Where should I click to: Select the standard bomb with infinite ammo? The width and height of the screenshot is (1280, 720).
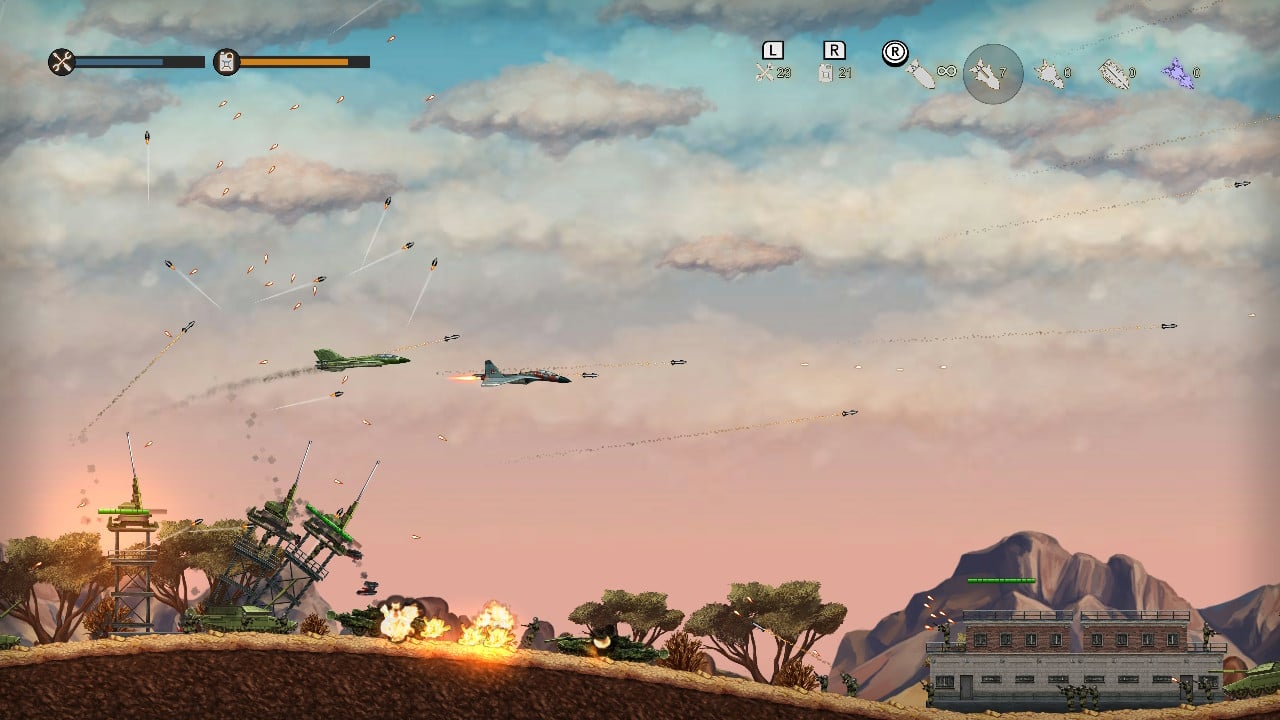point(921,73)
